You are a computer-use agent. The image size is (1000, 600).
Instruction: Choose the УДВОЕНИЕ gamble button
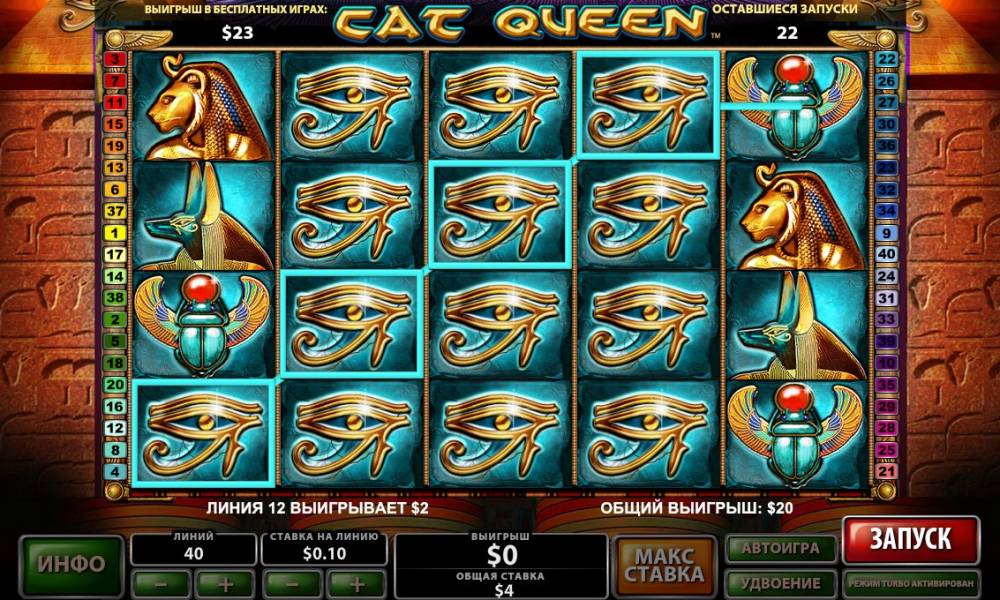(779, 582)
